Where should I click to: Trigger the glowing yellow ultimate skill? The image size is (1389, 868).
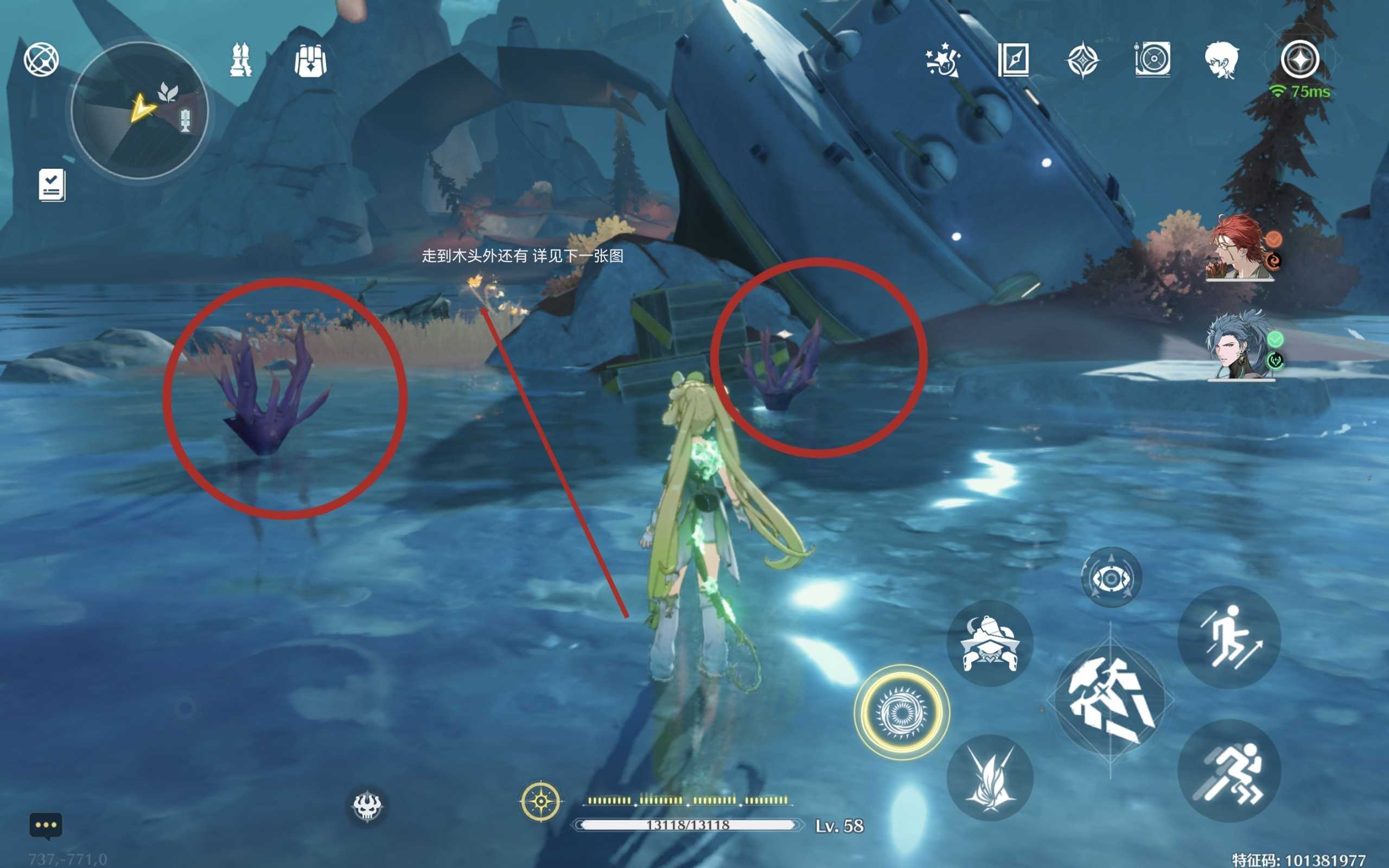[902, 712]
